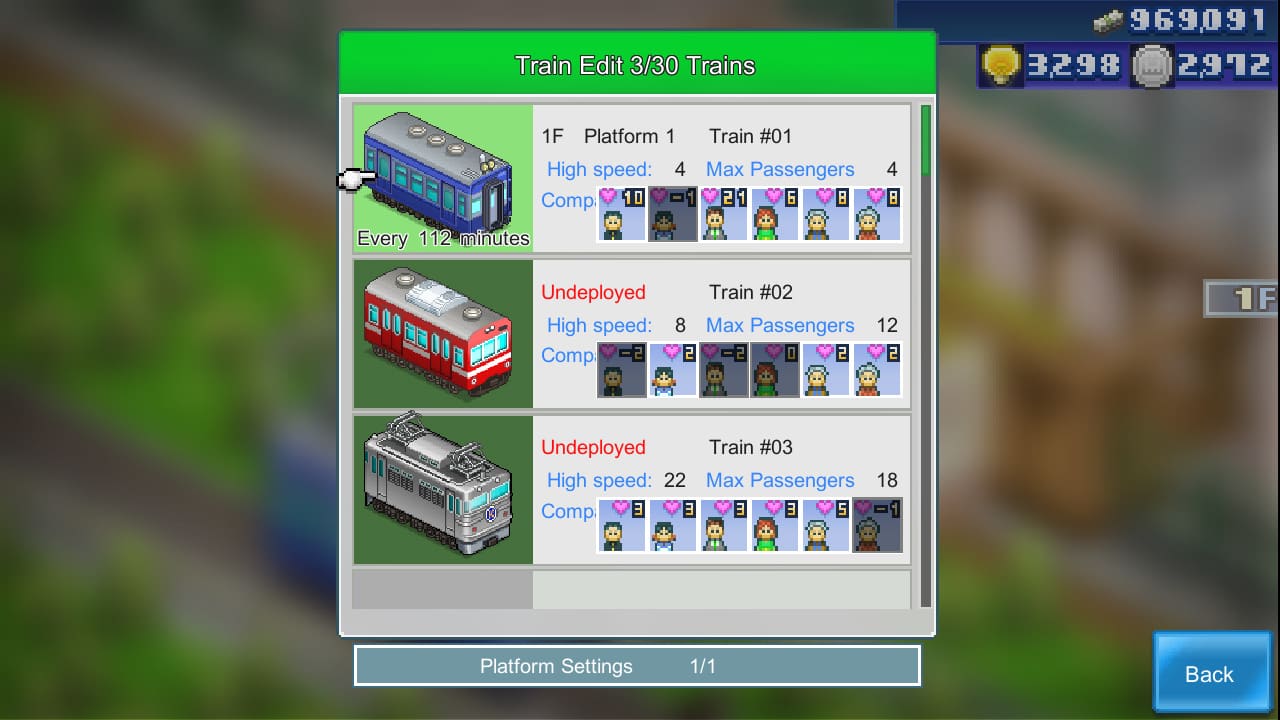Toggle the -2 heart passenger on Train #02
Viewport: 1280px width, 720px height.
[x=621, y=370]
